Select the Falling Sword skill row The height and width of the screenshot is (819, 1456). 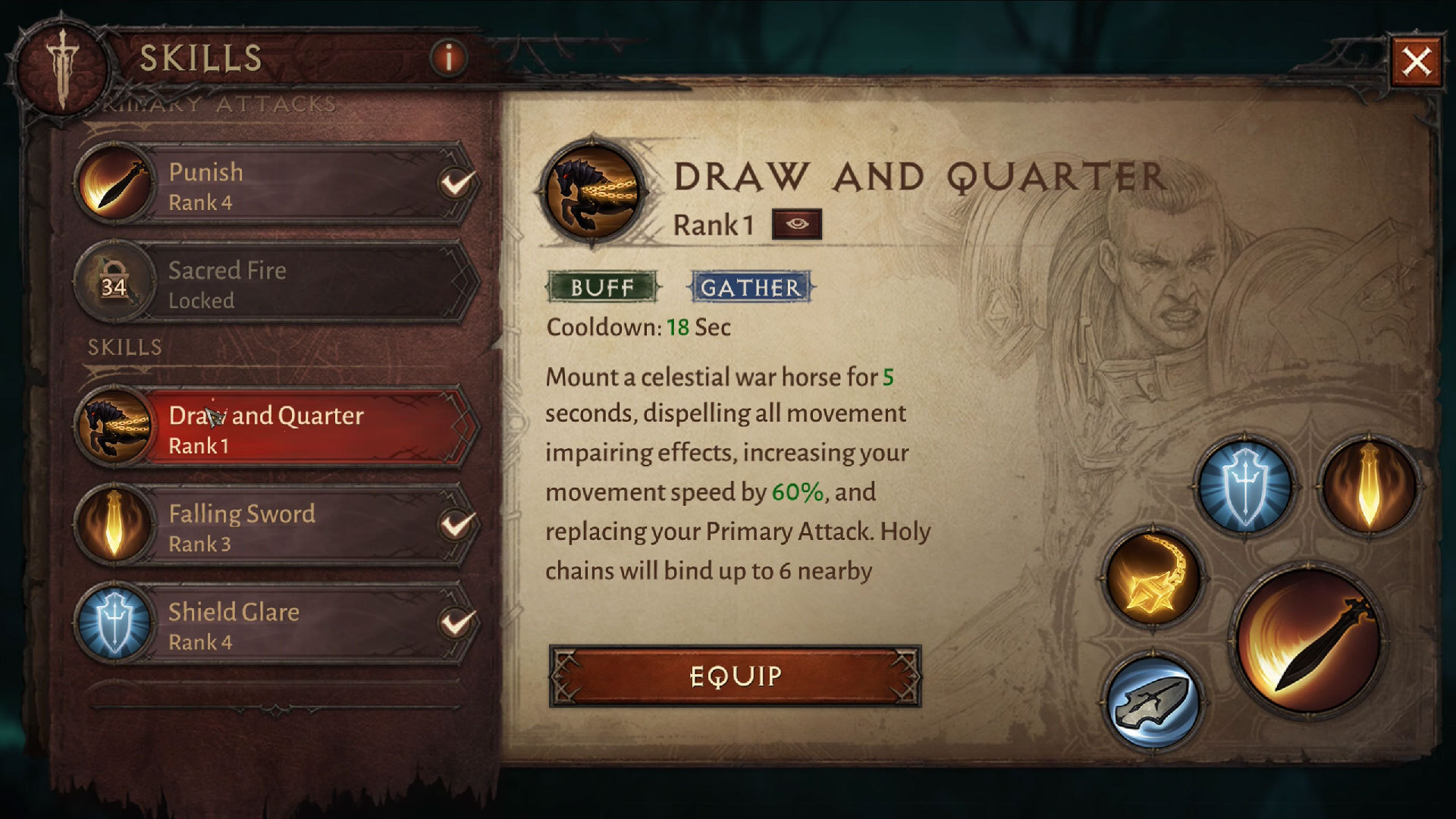pyautogui.click(x=278, y=527)
